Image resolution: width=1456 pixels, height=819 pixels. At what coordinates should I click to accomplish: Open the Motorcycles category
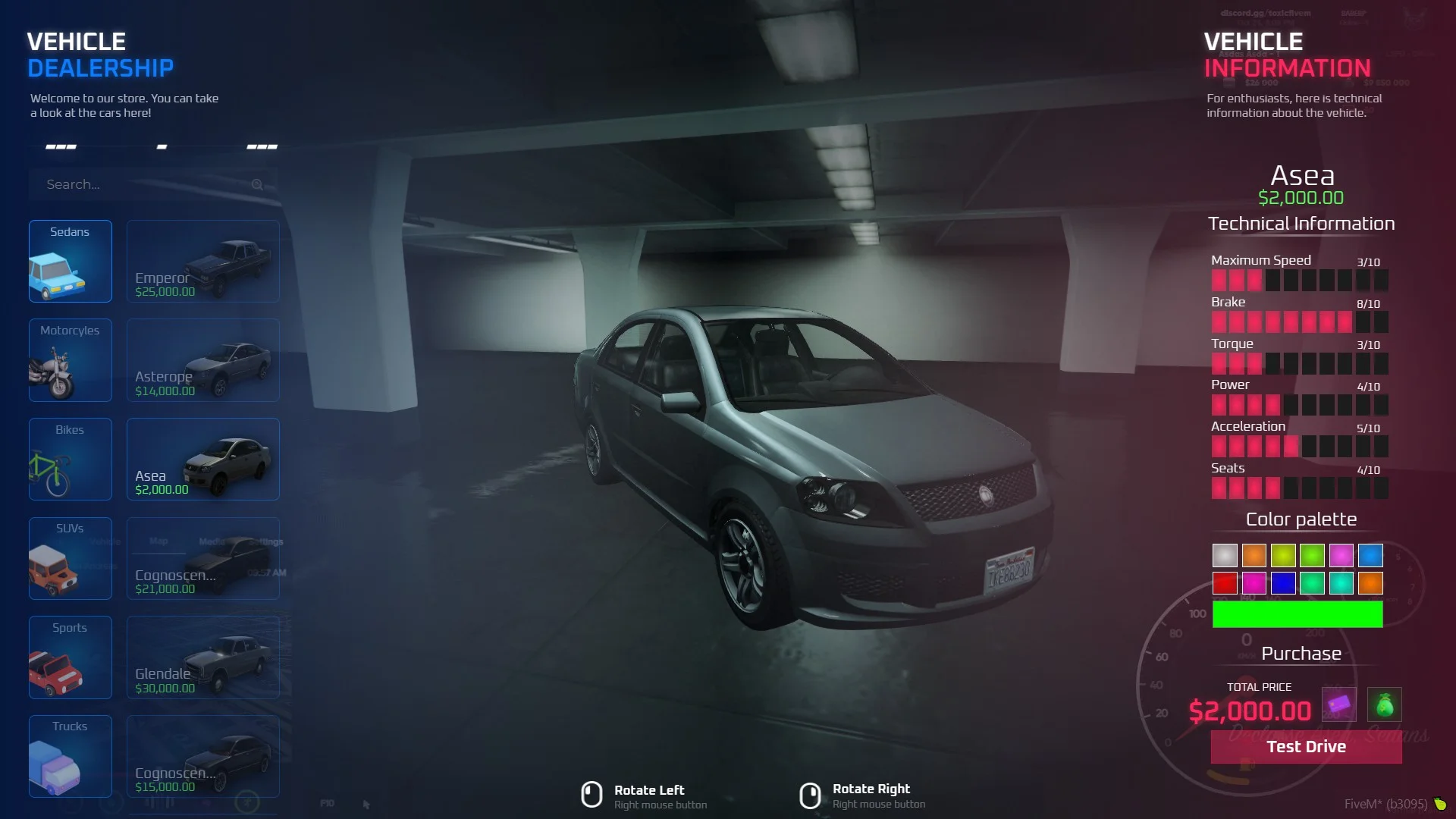70,360
